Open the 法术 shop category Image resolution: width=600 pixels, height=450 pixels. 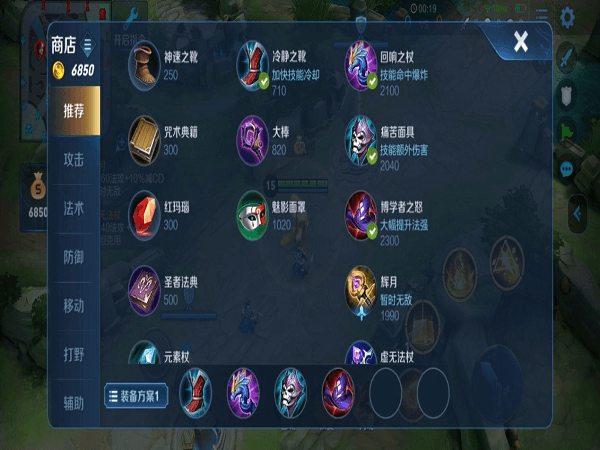[74, 208]
